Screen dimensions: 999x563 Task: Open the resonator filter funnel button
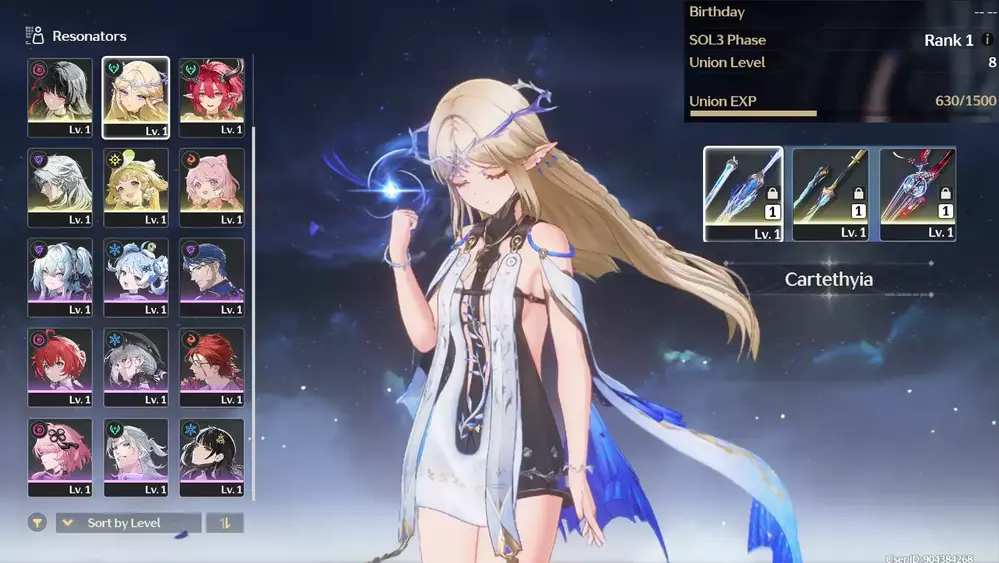(37, 523)
